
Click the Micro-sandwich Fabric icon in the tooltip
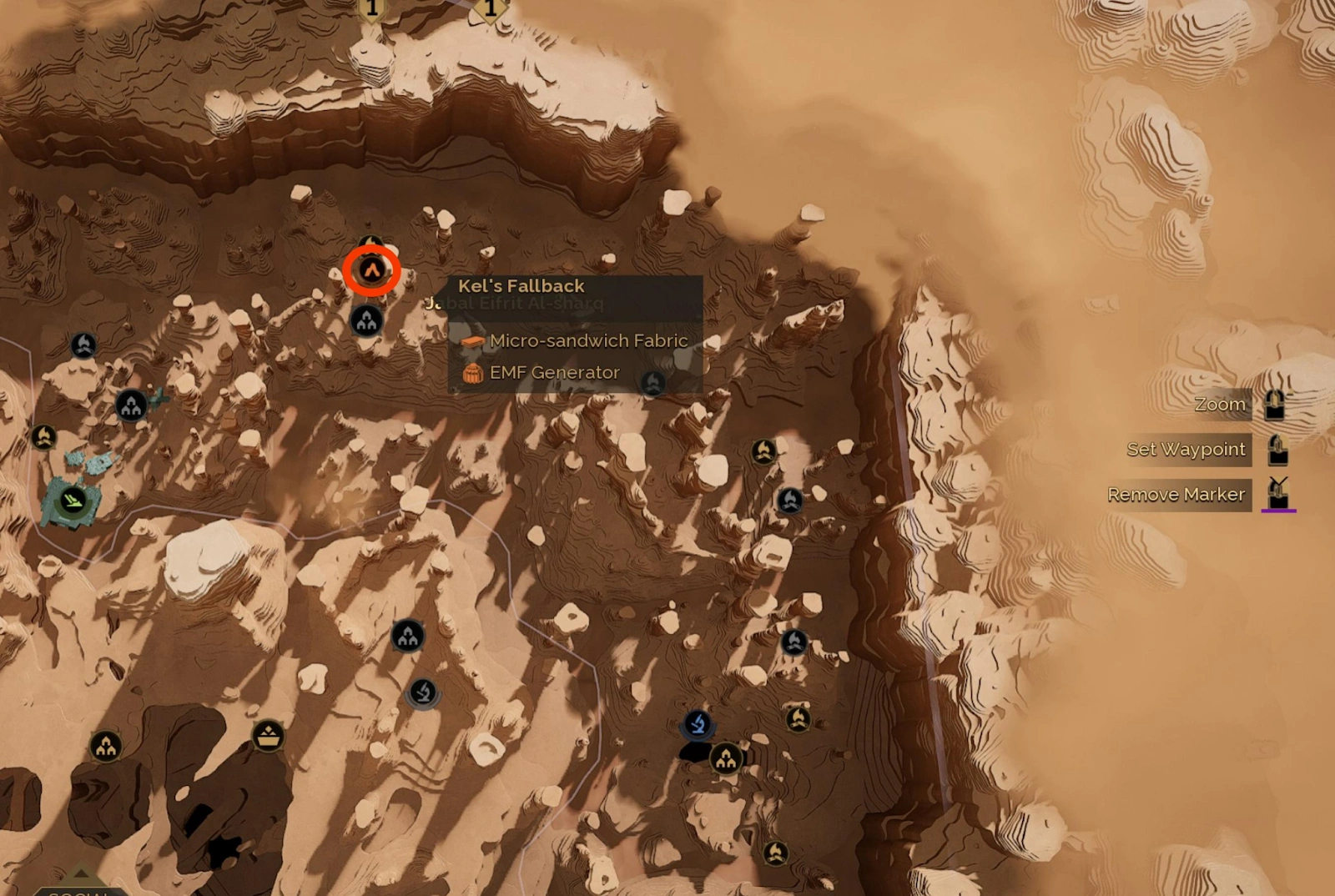click(473, 340)
